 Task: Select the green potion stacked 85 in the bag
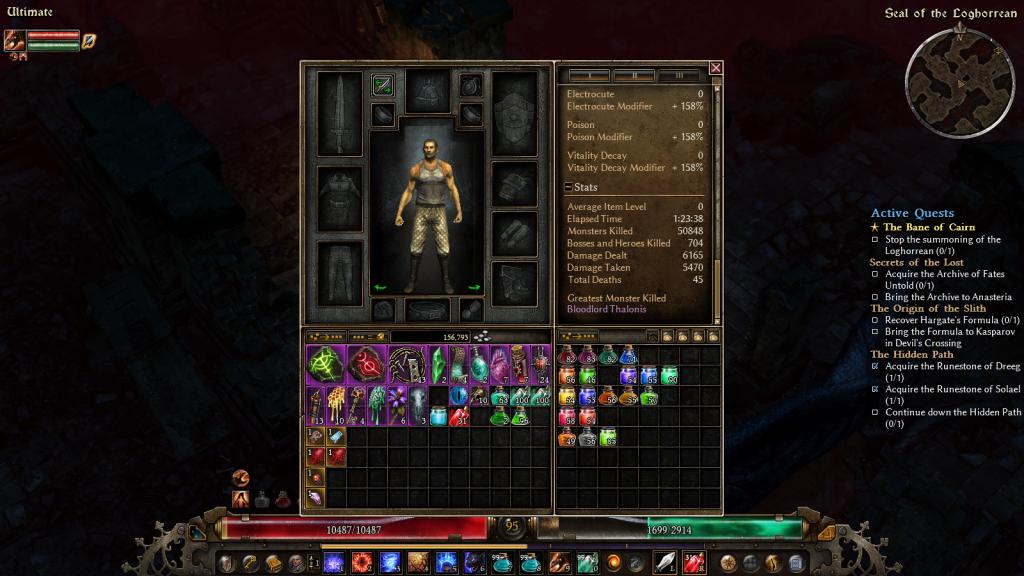607,436
